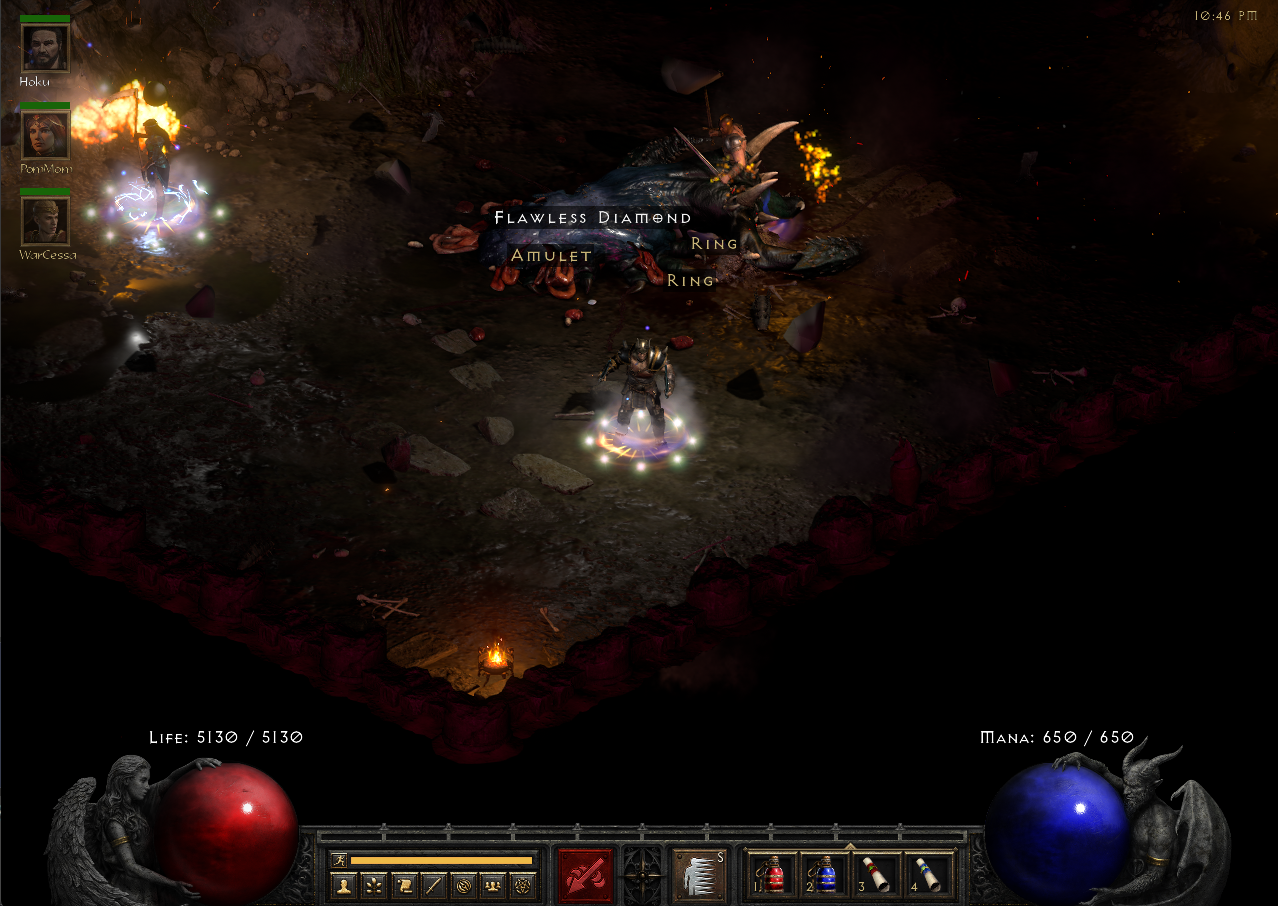The image size is (1278, 906).
Task: Open the skill tree icon
Action: pos(373,885)
